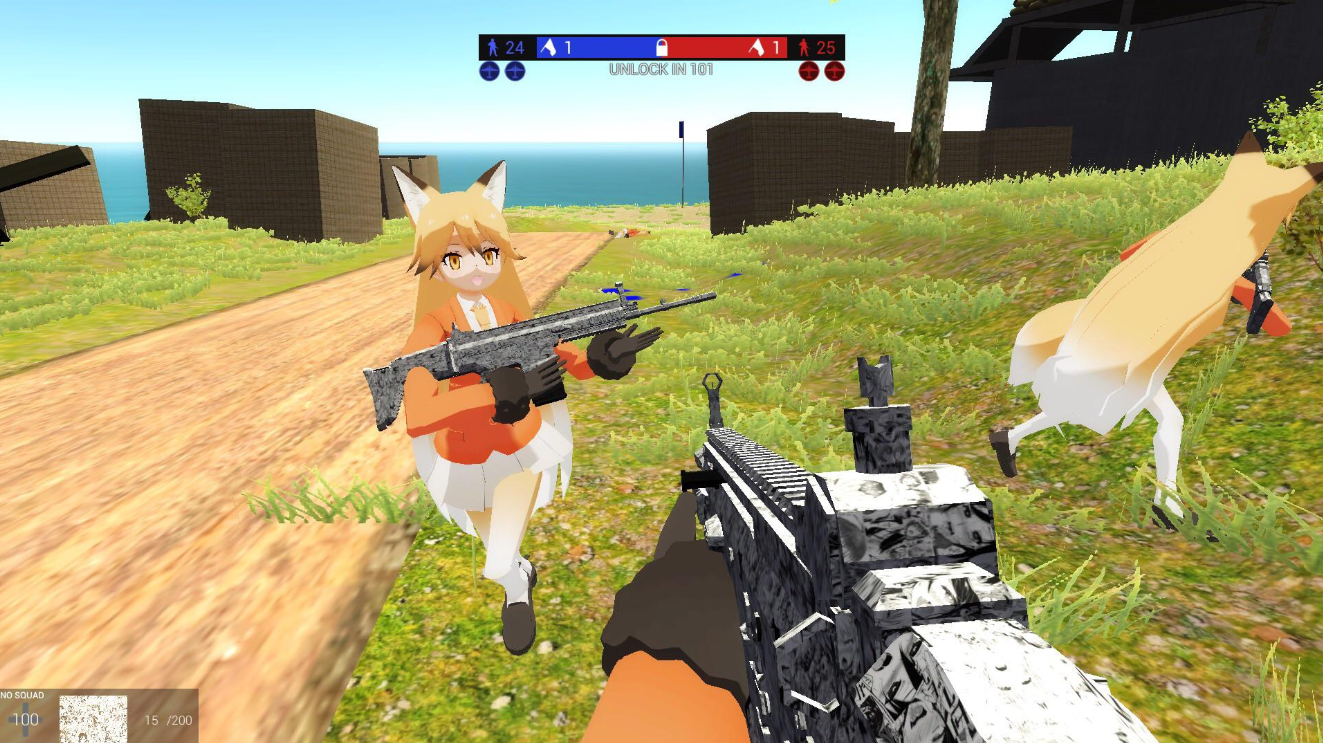Click the UNLOCK IN 101 countdown text
Image resolution: width=1323 pixels, height=743 pixels.
click(662, 67)
